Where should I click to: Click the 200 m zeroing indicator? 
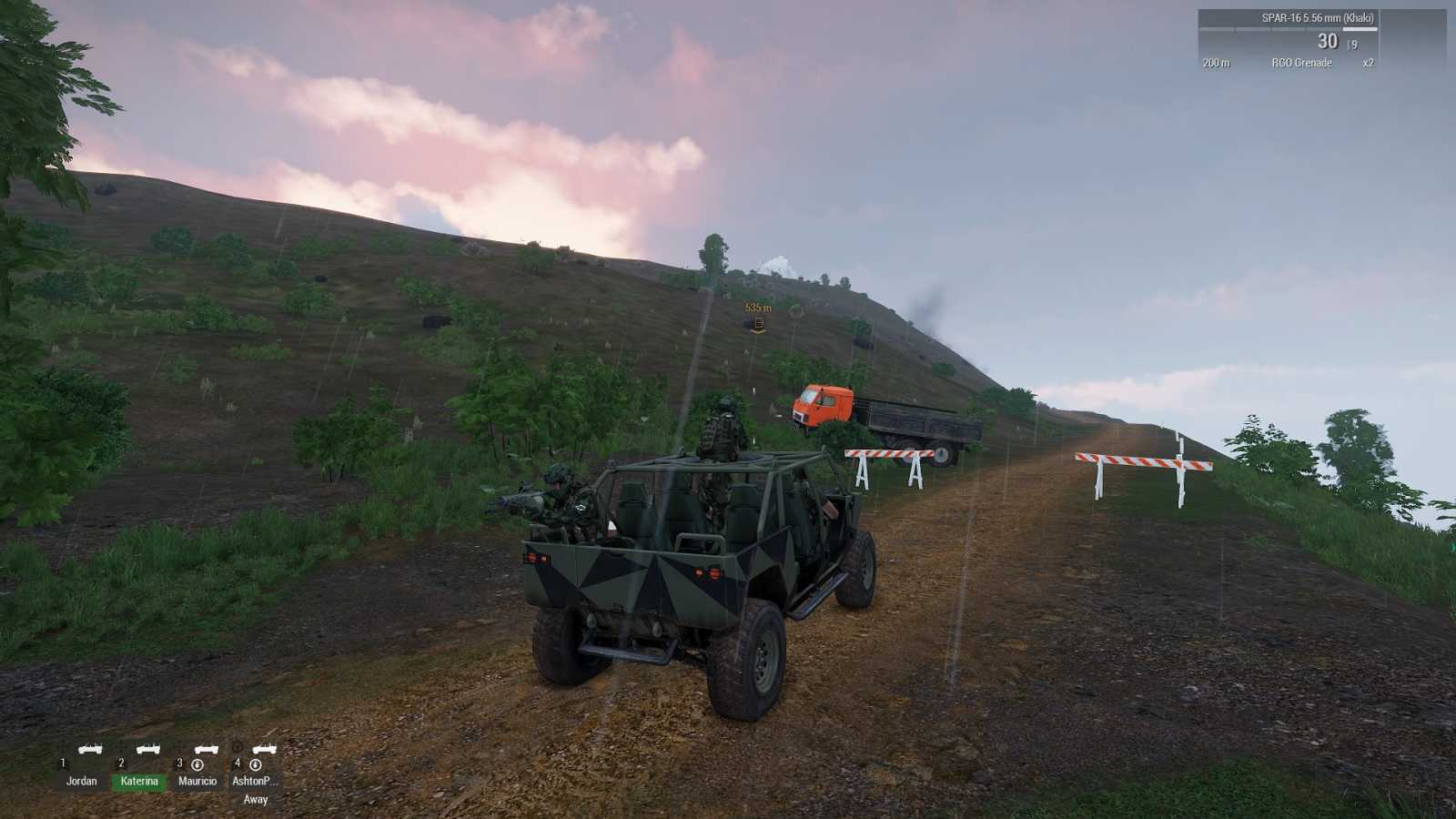click(1217, 62)
